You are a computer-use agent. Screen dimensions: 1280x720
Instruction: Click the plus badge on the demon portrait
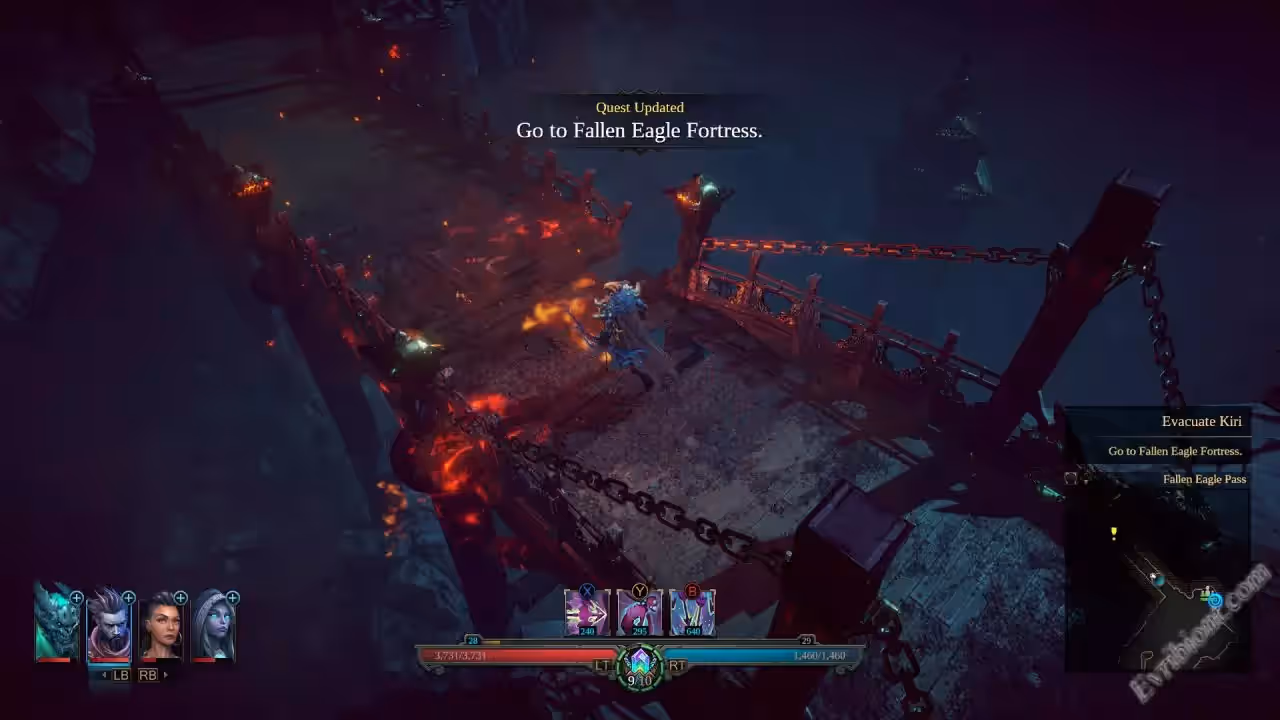pos(77,598)
